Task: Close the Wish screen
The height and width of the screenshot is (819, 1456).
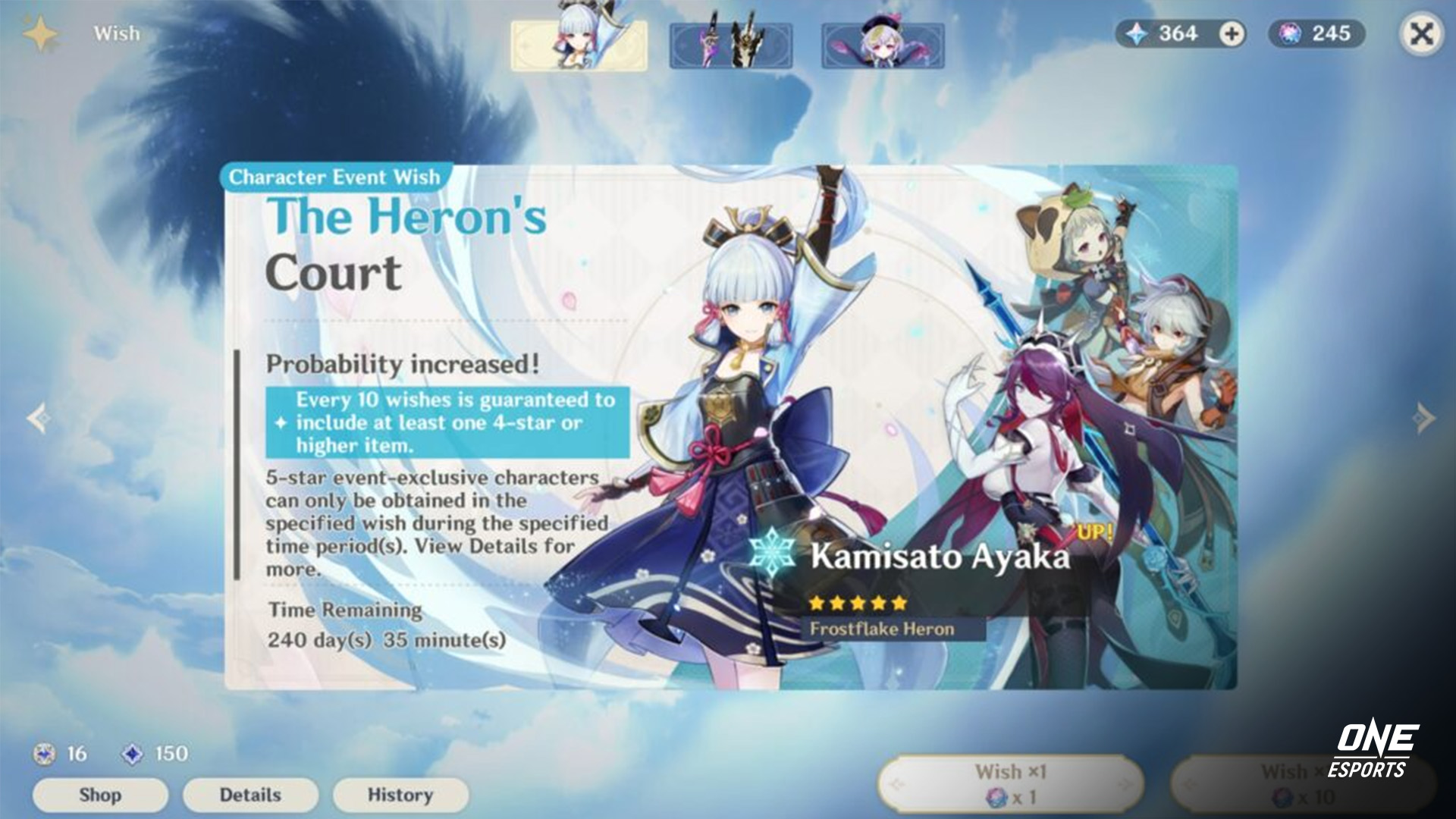Action: click(x=1422, y=33)
